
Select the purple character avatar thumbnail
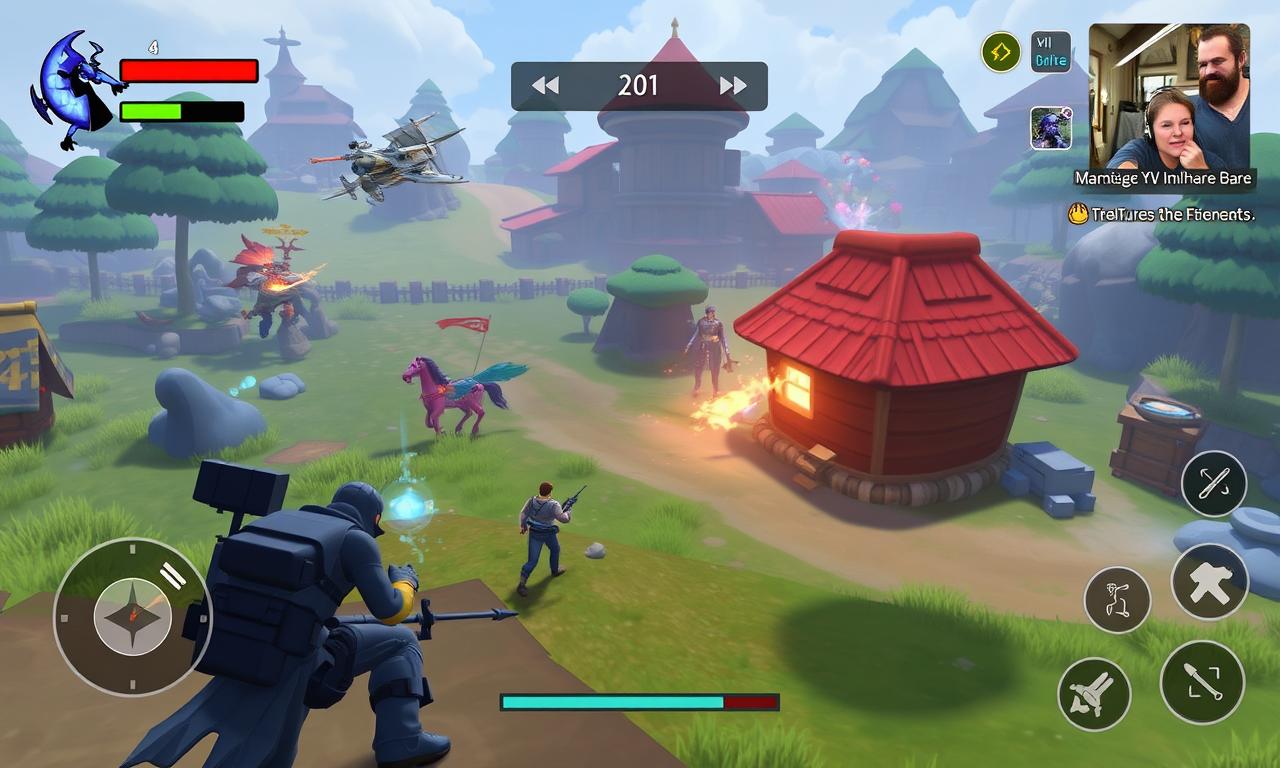coord(1051,128)
